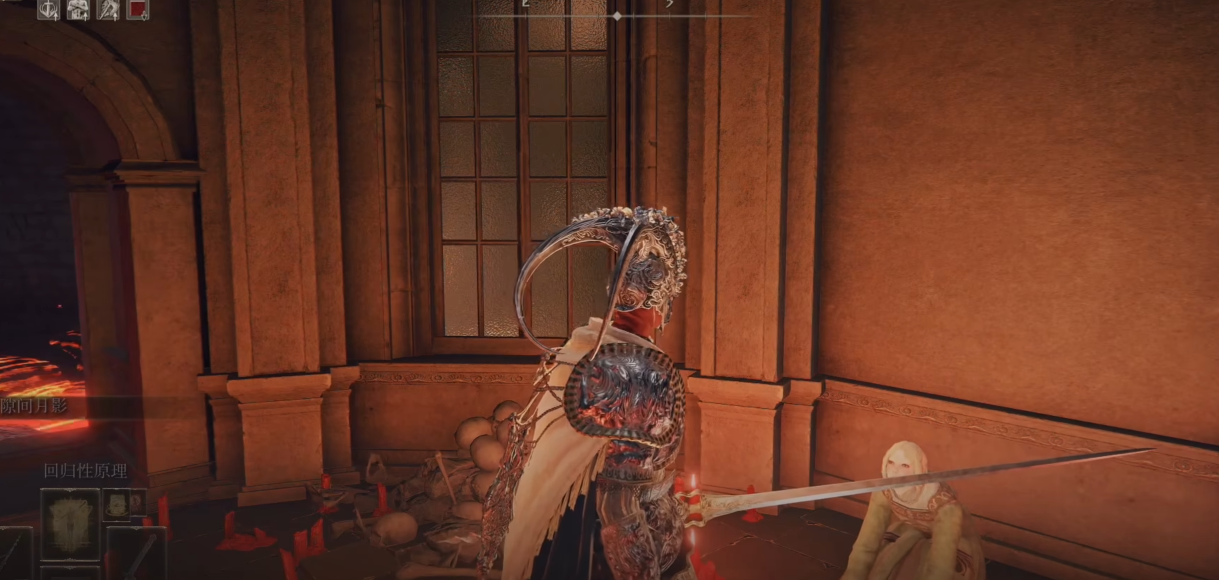The width and height of the screenshot is (1219, 580).
Task: Click the compass bar diamond marker
Action: click(617, 16)
